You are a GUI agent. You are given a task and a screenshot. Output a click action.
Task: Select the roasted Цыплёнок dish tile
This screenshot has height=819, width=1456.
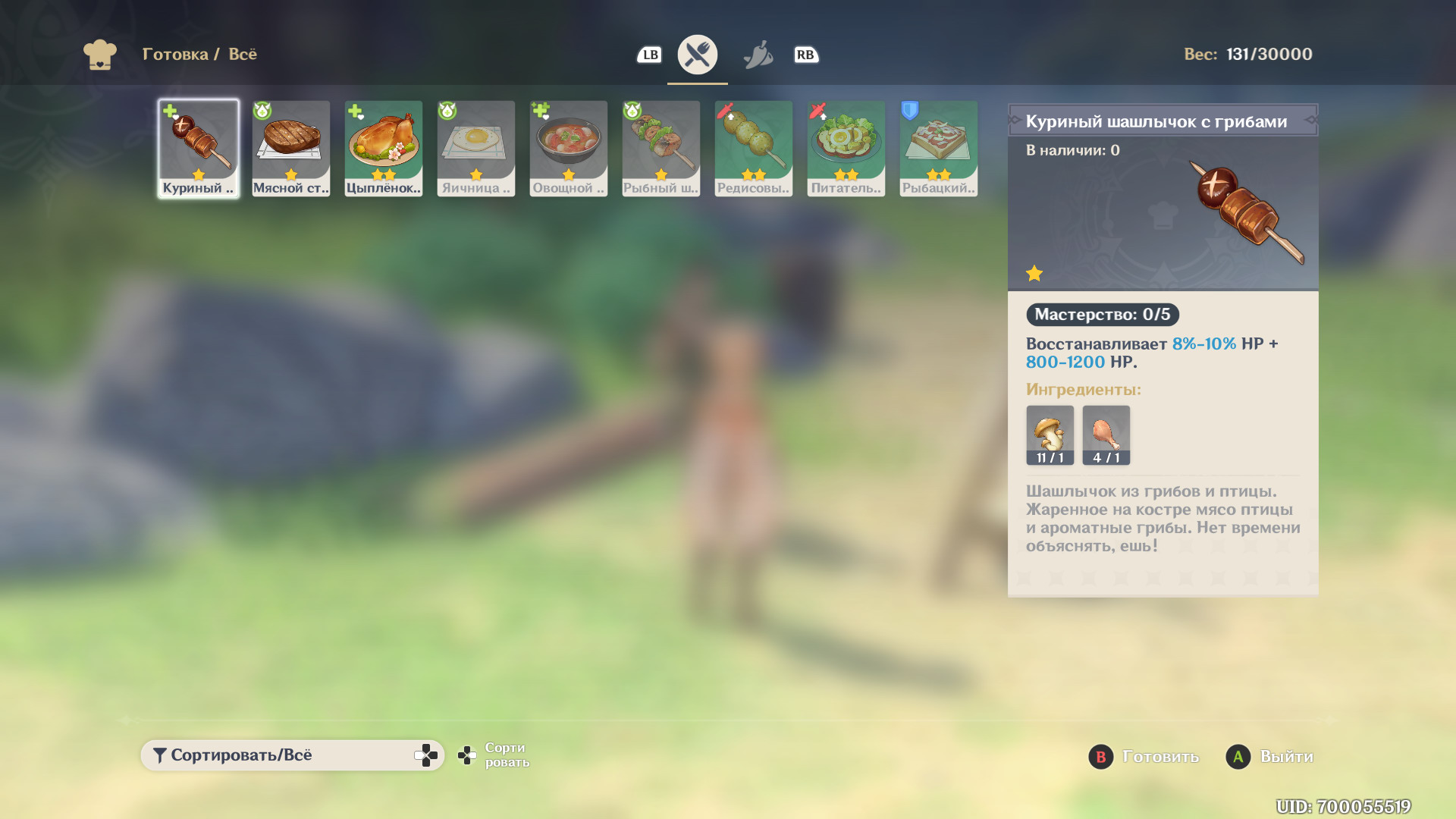click(x=384, y=149)
